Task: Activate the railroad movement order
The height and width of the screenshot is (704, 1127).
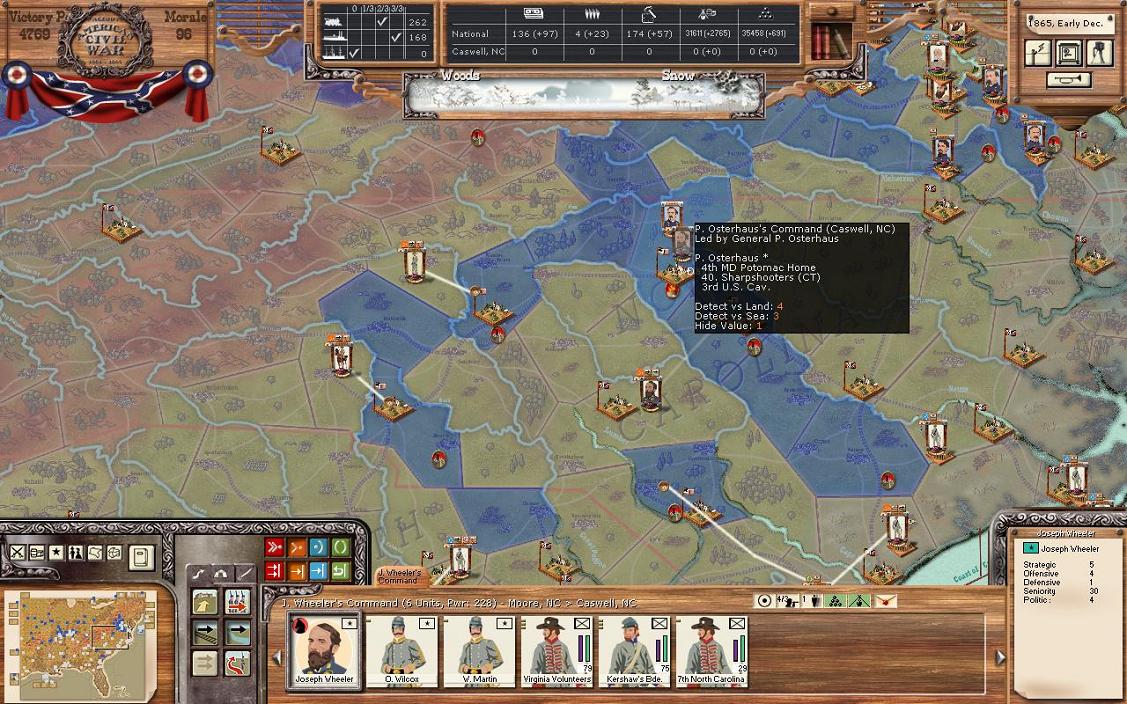Action: pos(206,633)
